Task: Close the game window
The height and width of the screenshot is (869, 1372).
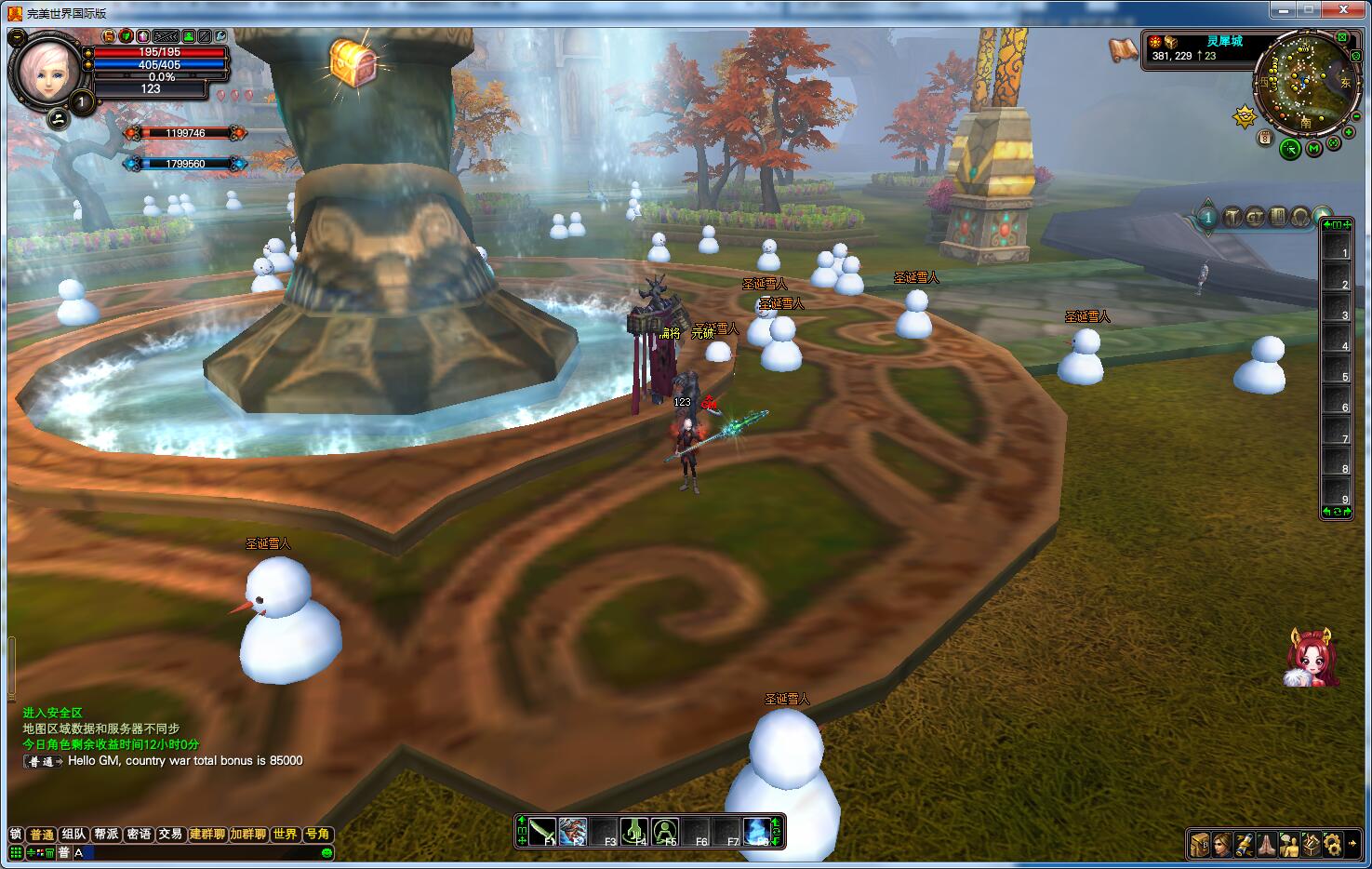Action: tap(1343, 10)
